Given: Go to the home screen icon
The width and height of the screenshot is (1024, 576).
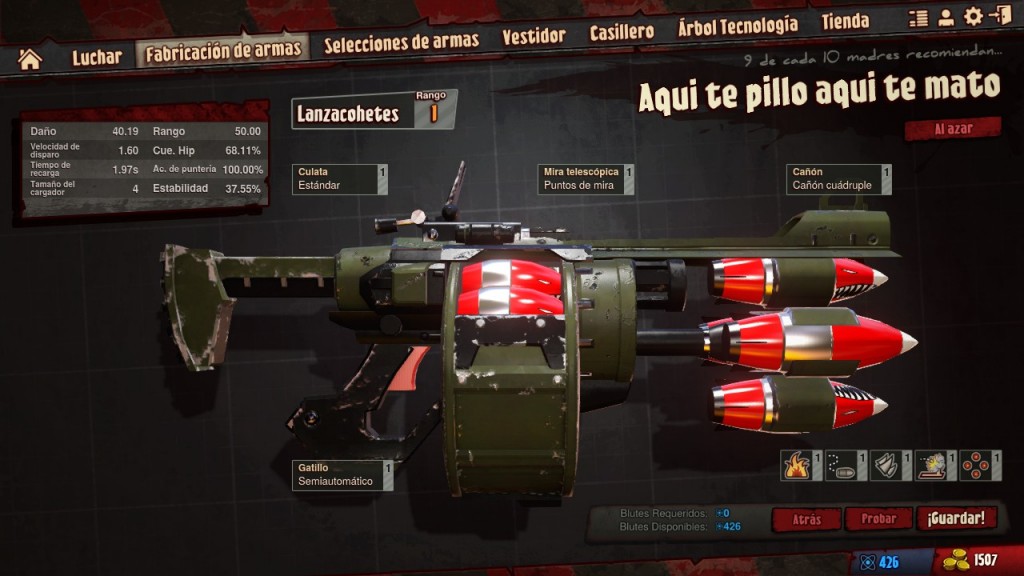Looking at the screenshot, I should [x=30, y=59].
